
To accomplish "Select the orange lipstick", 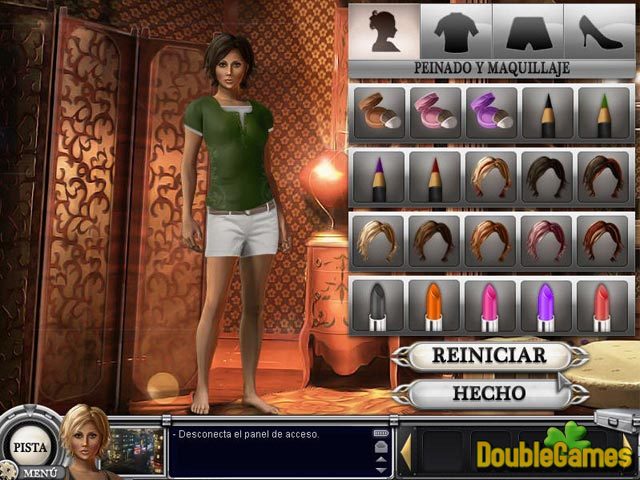I will point(434,305).
